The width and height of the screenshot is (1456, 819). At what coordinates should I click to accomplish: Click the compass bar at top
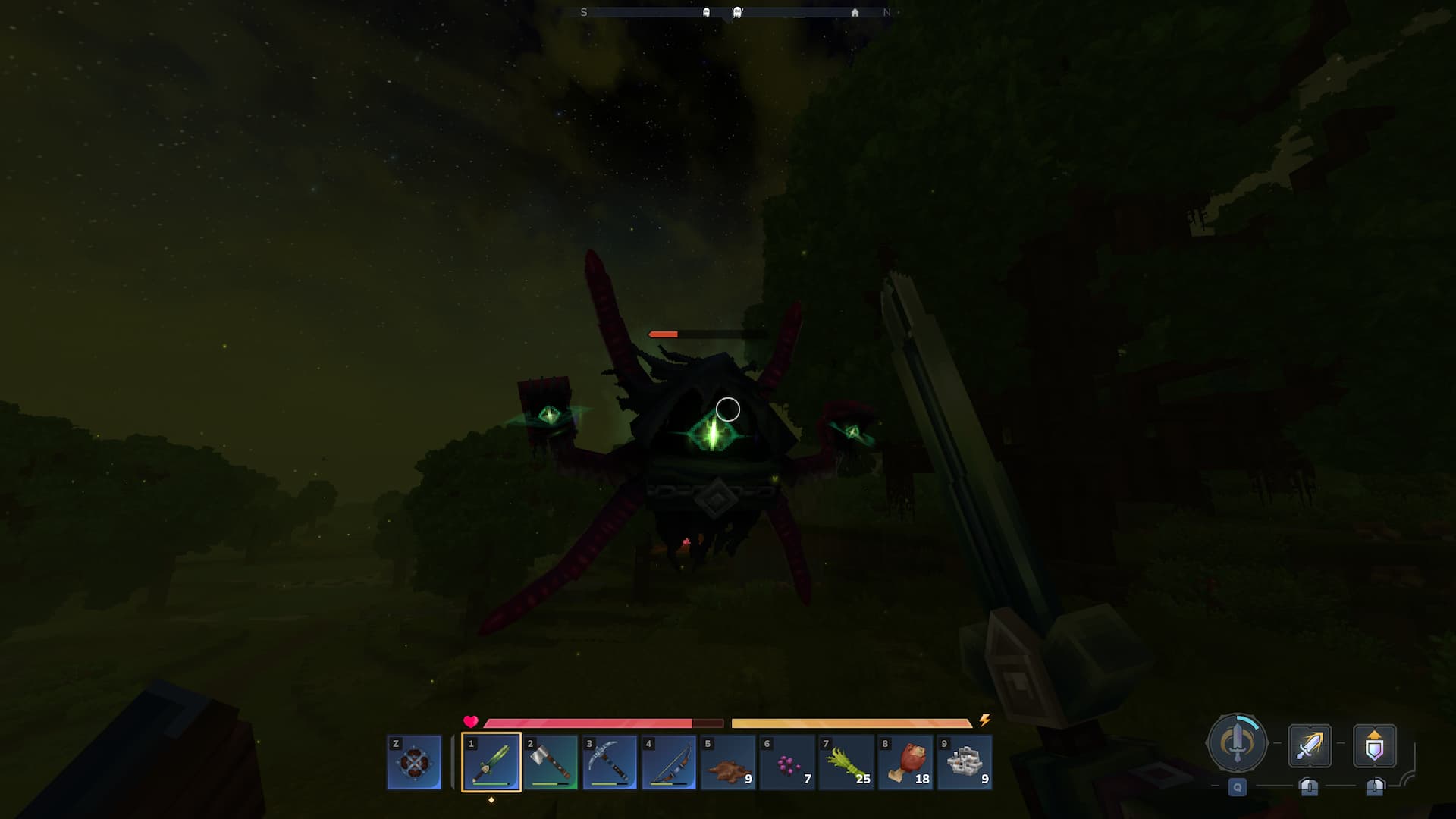[x=735, y=12]
